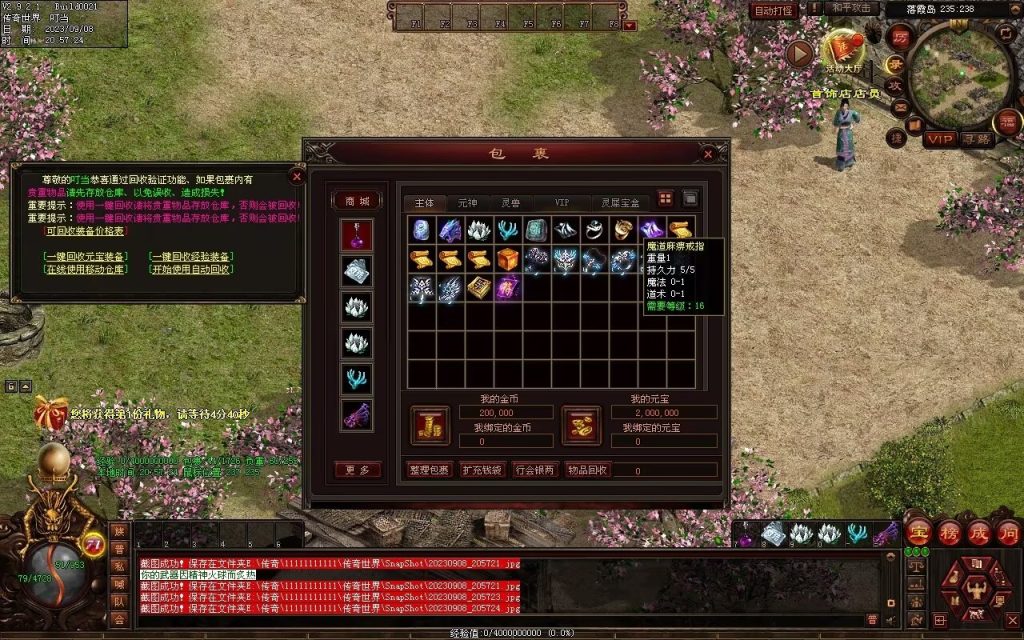Screen dimensions: 1024x640
Task: Click the 更多 button
Action: tap(357, 469)
